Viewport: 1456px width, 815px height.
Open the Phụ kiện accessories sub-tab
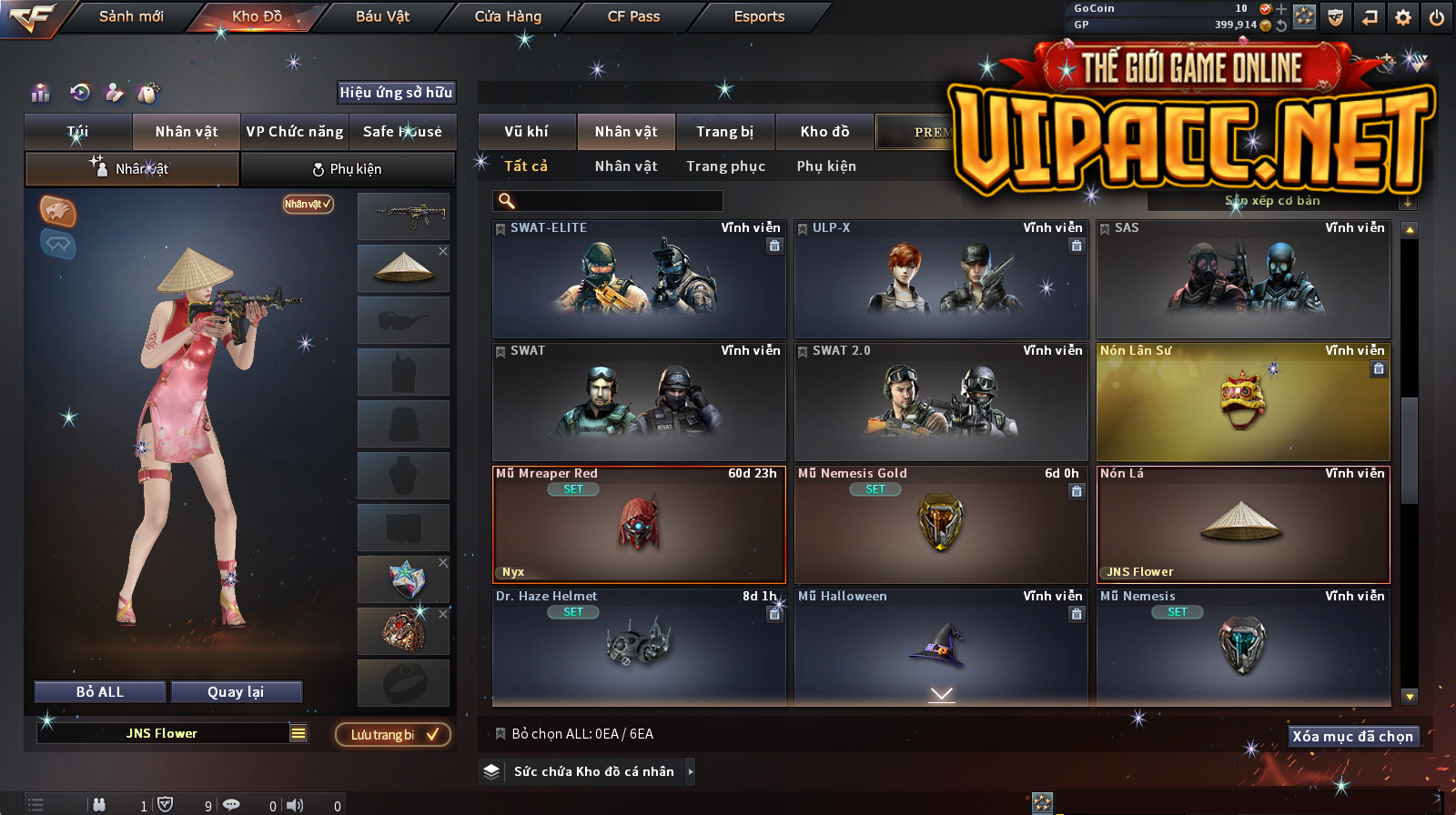pyautogui.click(x=347, y=169)
